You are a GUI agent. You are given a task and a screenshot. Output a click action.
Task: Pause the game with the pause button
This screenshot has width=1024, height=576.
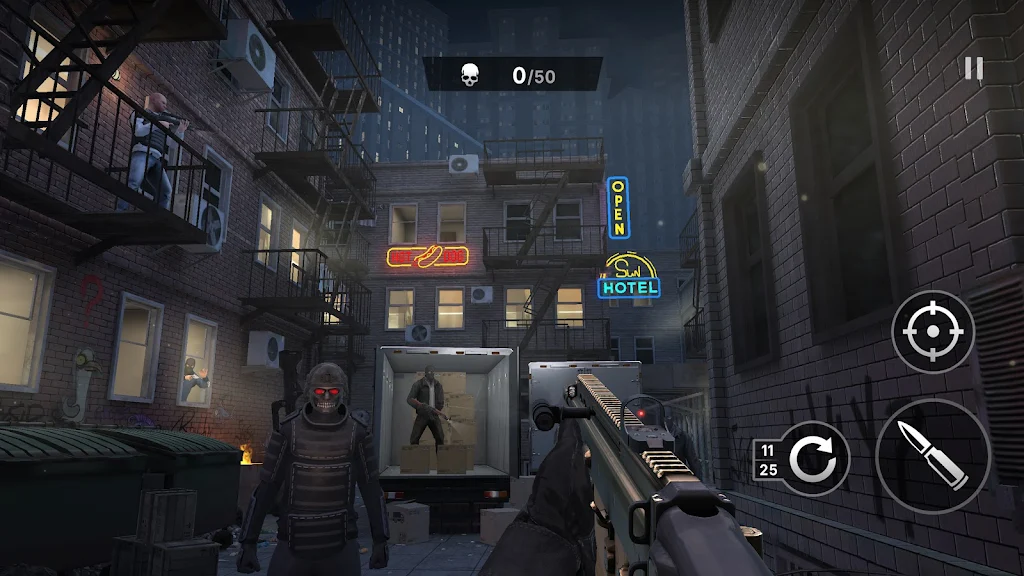click(x=973, y=68)
